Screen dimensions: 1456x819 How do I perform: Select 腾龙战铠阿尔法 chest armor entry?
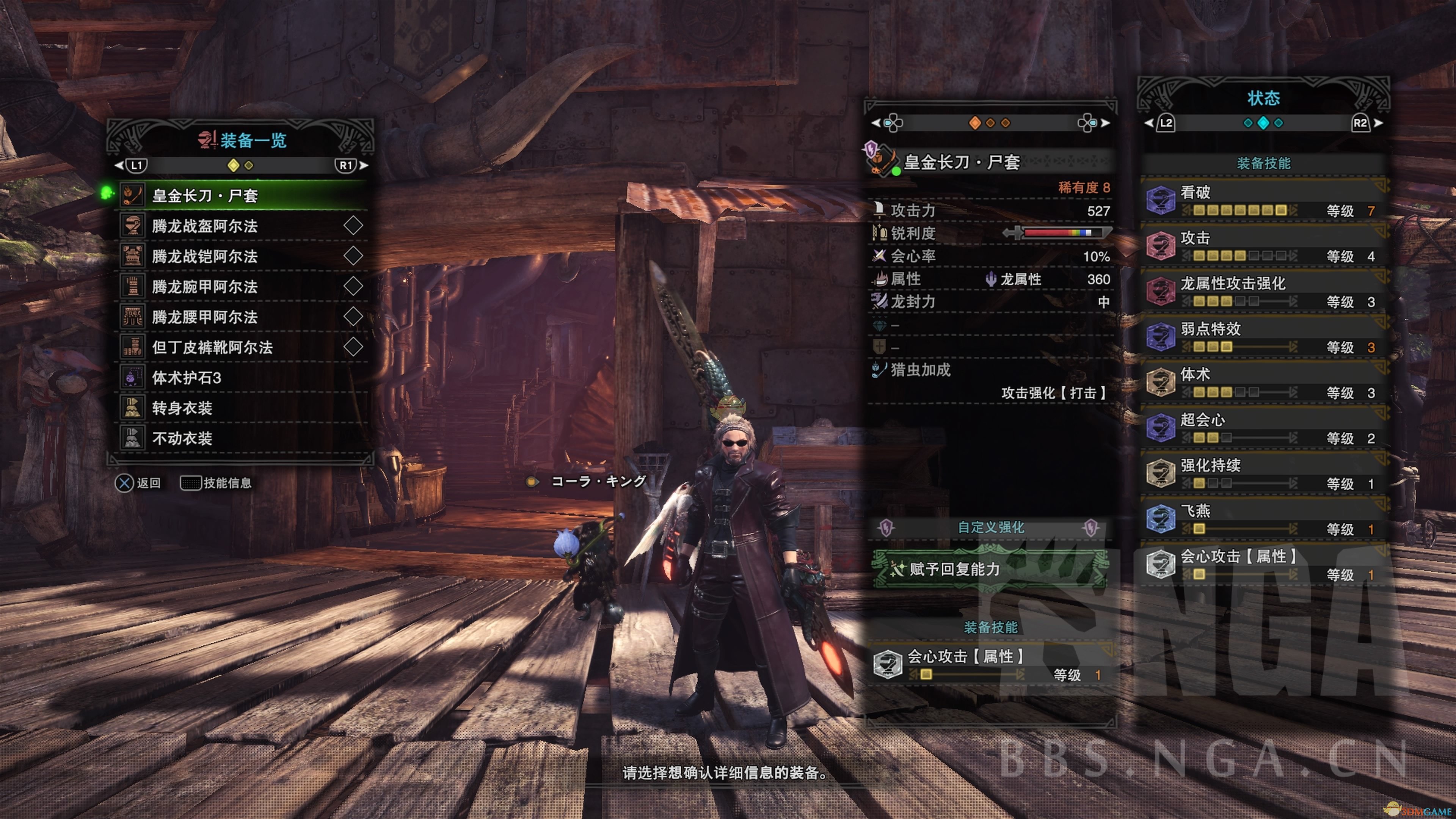pos(243,257)
